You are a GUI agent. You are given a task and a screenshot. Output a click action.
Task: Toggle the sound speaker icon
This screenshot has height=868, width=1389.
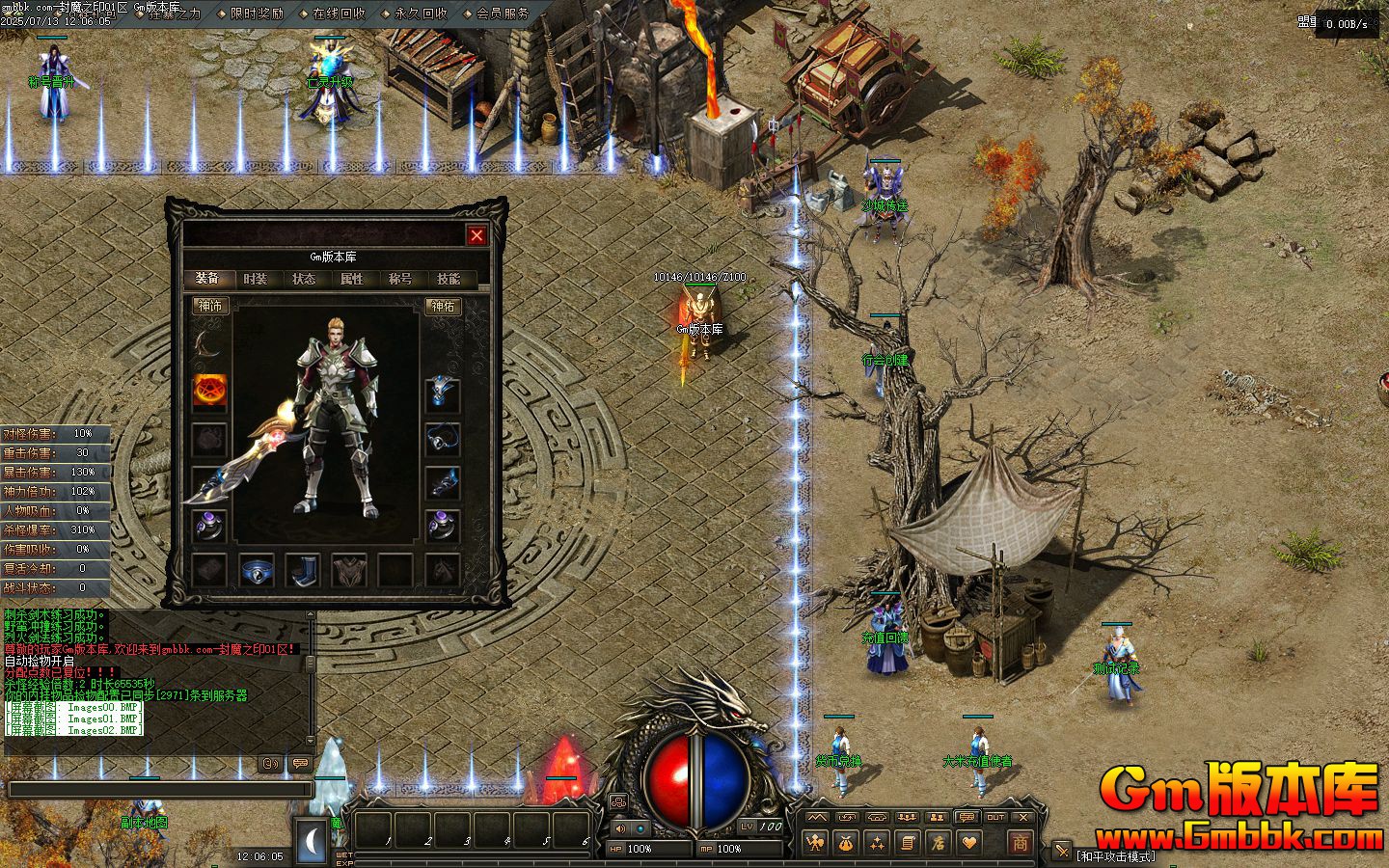pos(619,827)
